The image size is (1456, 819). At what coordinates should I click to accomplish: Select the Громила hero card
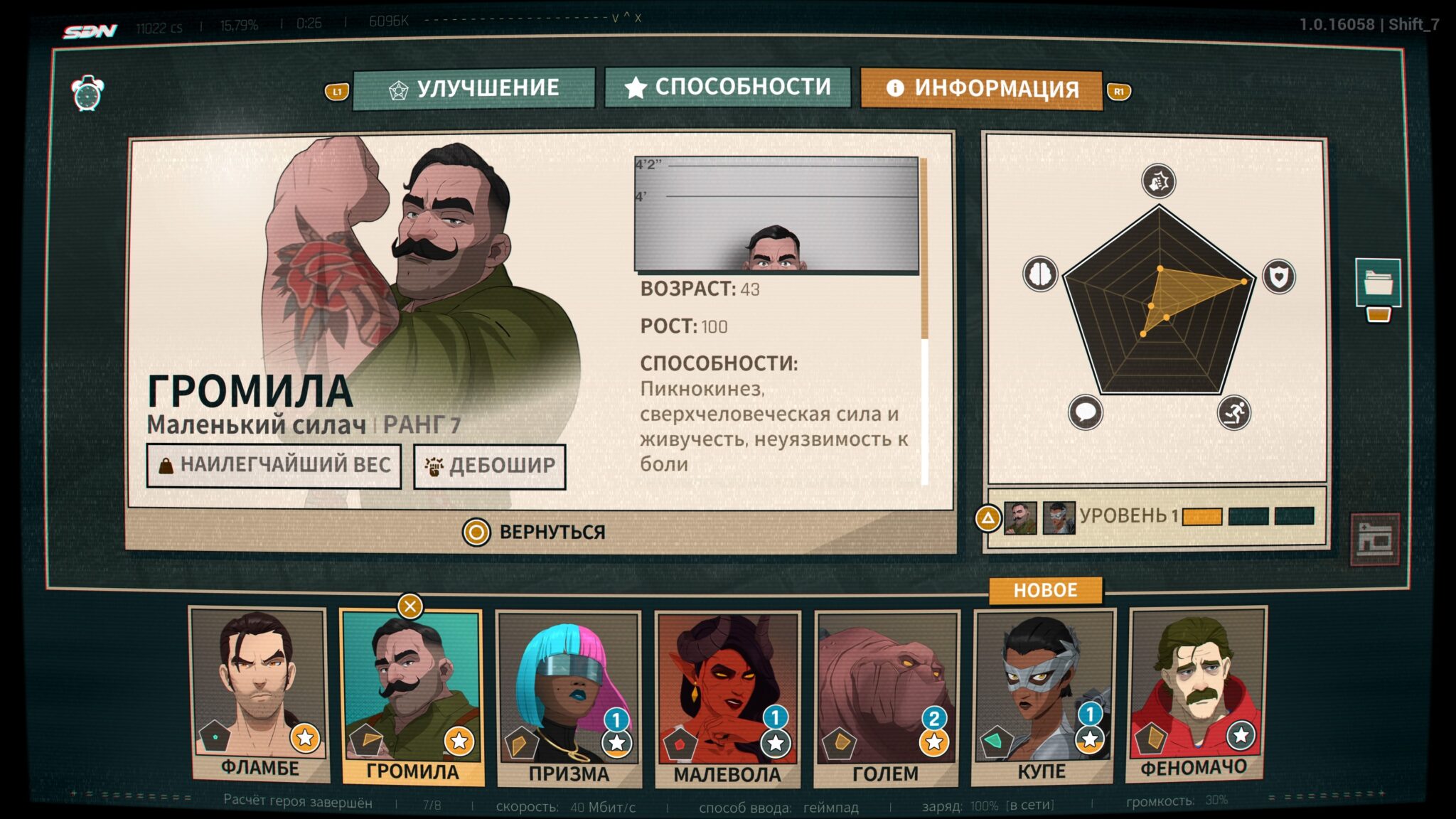[x=412, y=697]
